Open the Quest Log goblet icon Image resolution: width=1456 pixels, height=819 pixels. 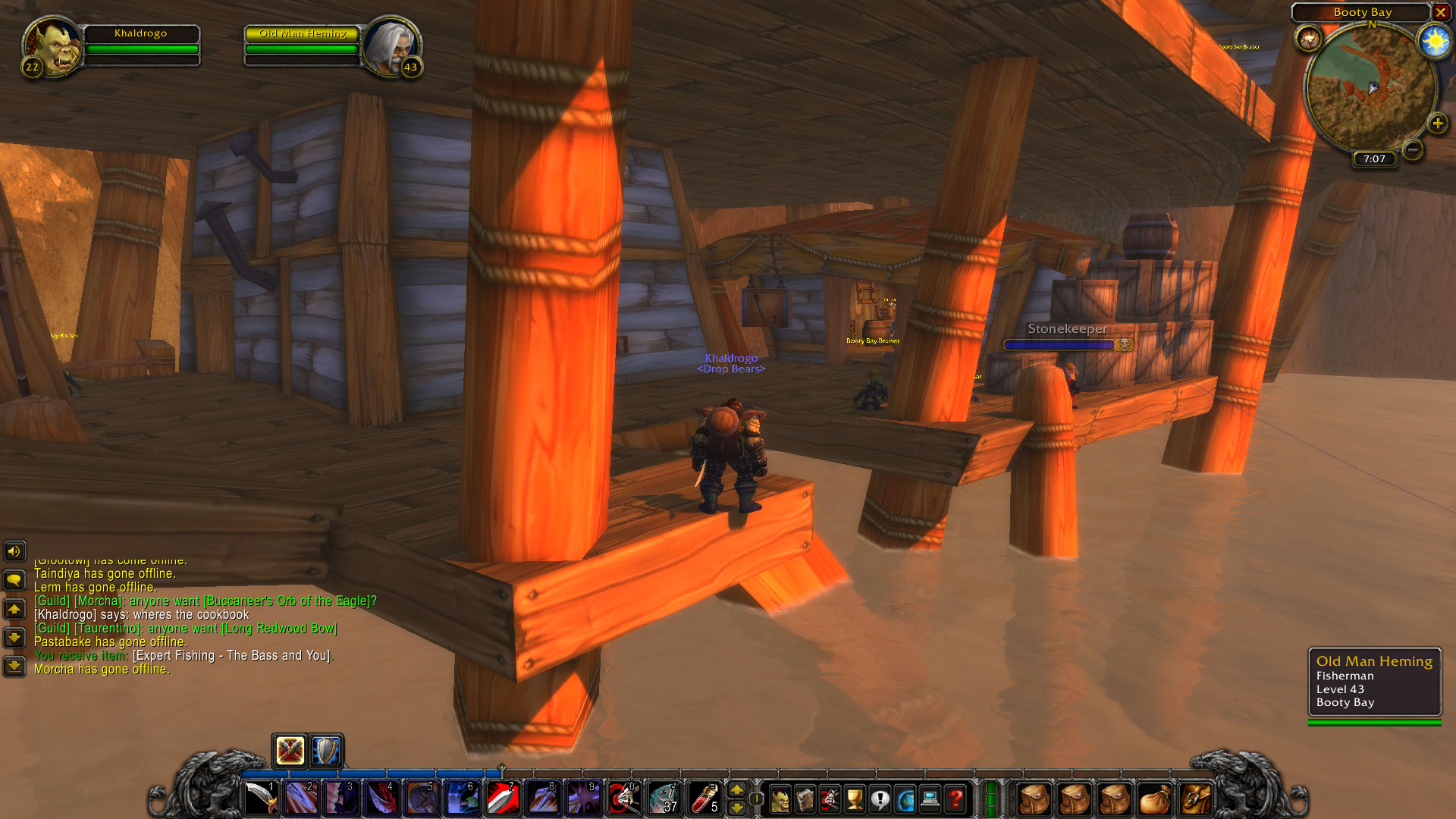855,799
